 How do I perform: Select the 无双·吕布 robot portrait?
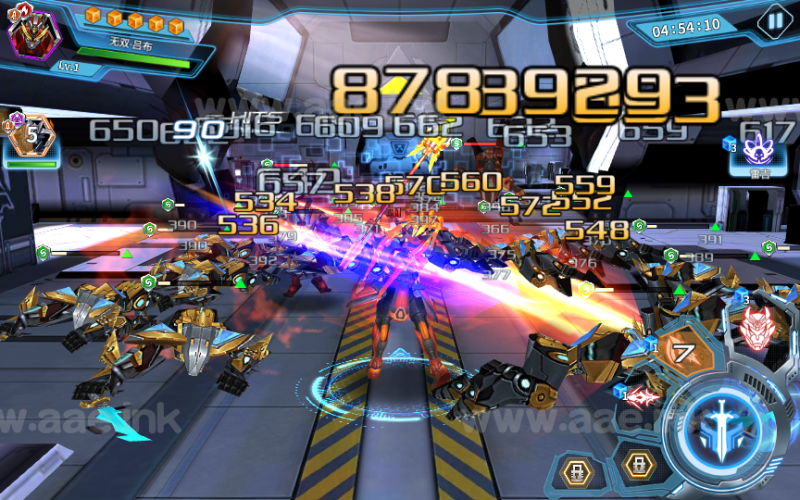coord(34,34)
